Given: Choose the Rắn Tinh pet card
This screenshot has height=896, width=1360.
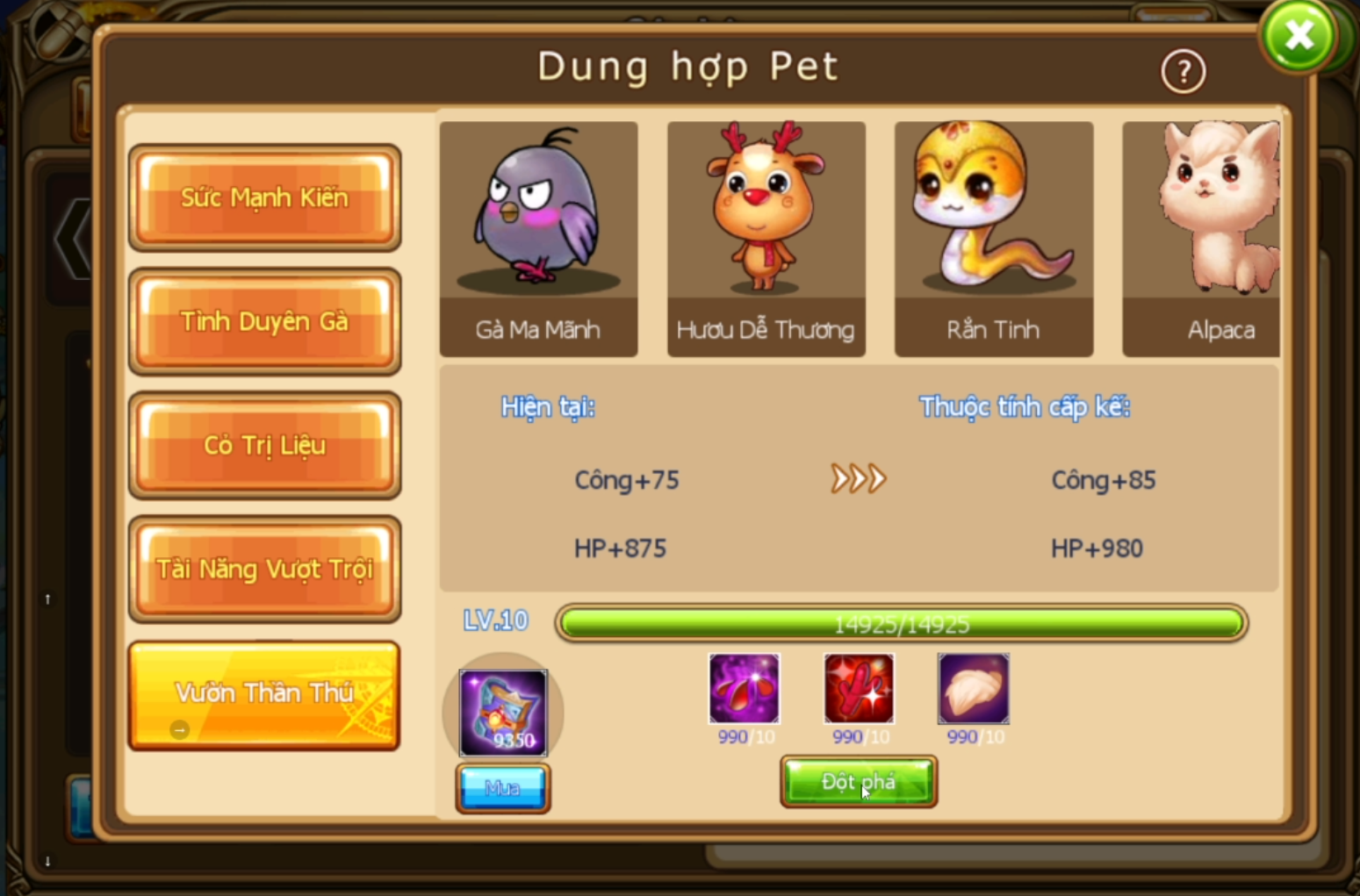Looking at the screenshot, I should click(x=993, y=239).
